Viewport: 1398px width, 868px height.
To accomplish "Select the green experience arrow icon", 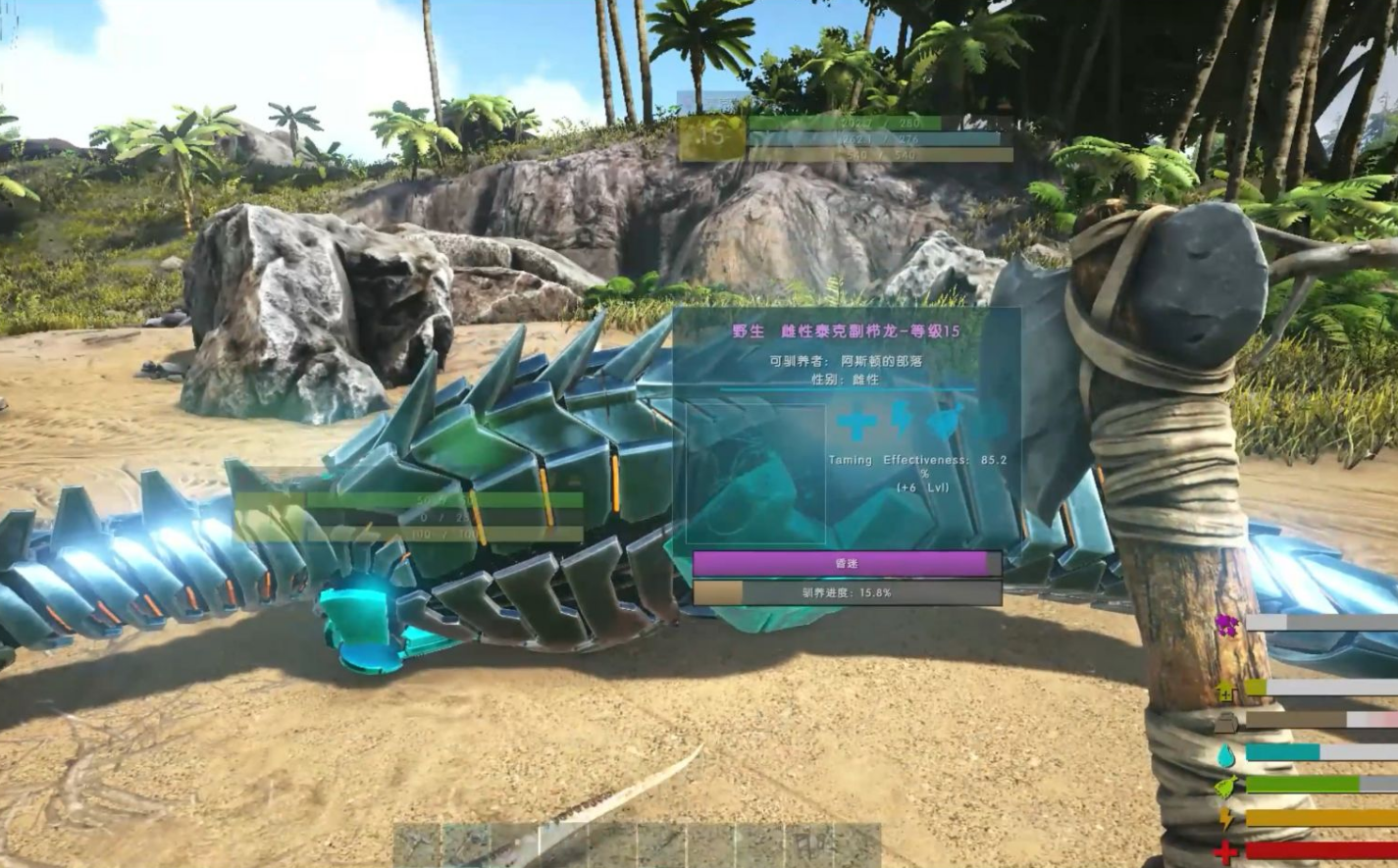I will [1226, 690].
